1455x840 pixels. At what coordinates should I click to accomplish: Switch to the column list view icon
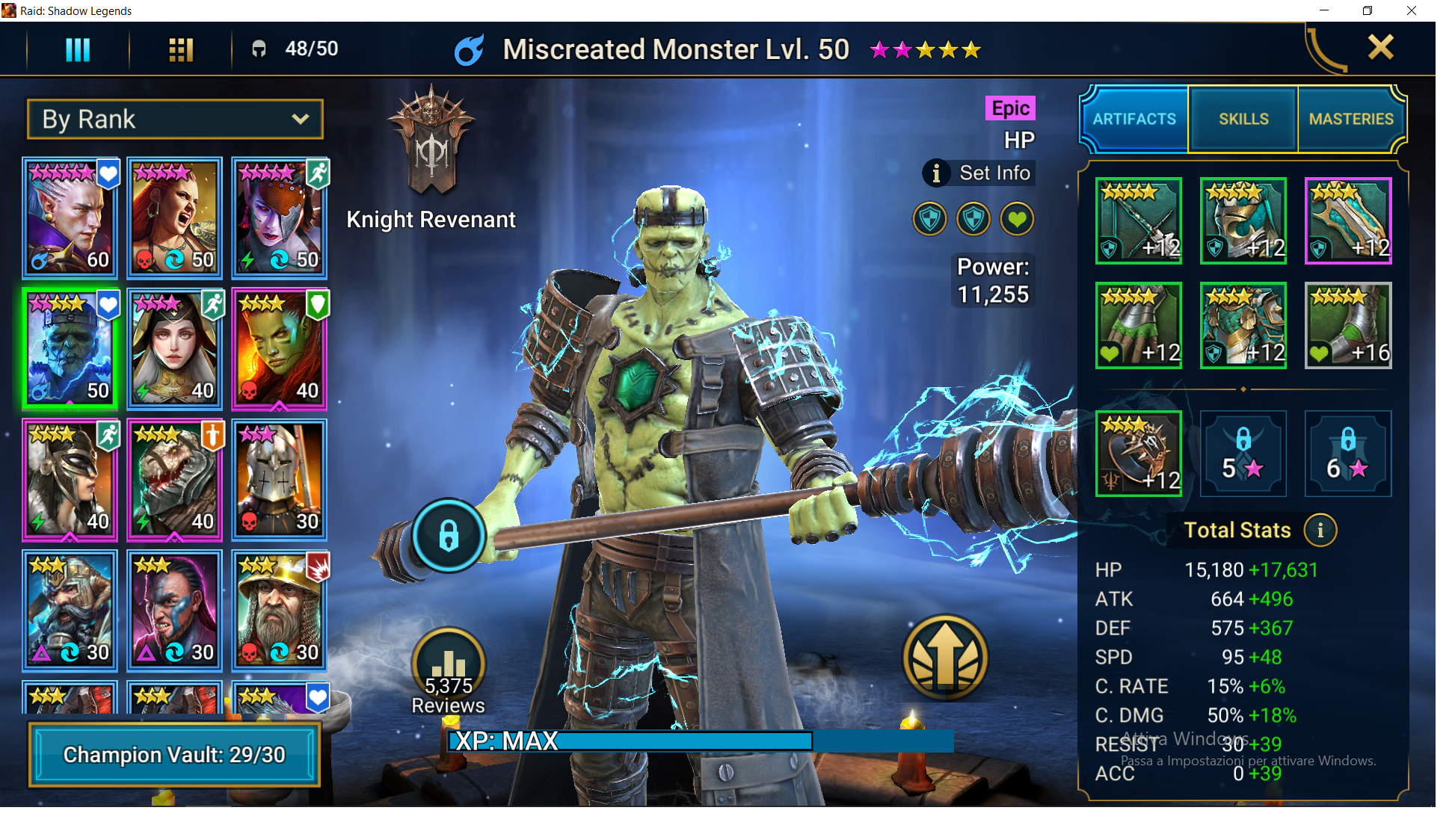click(78, 49)
